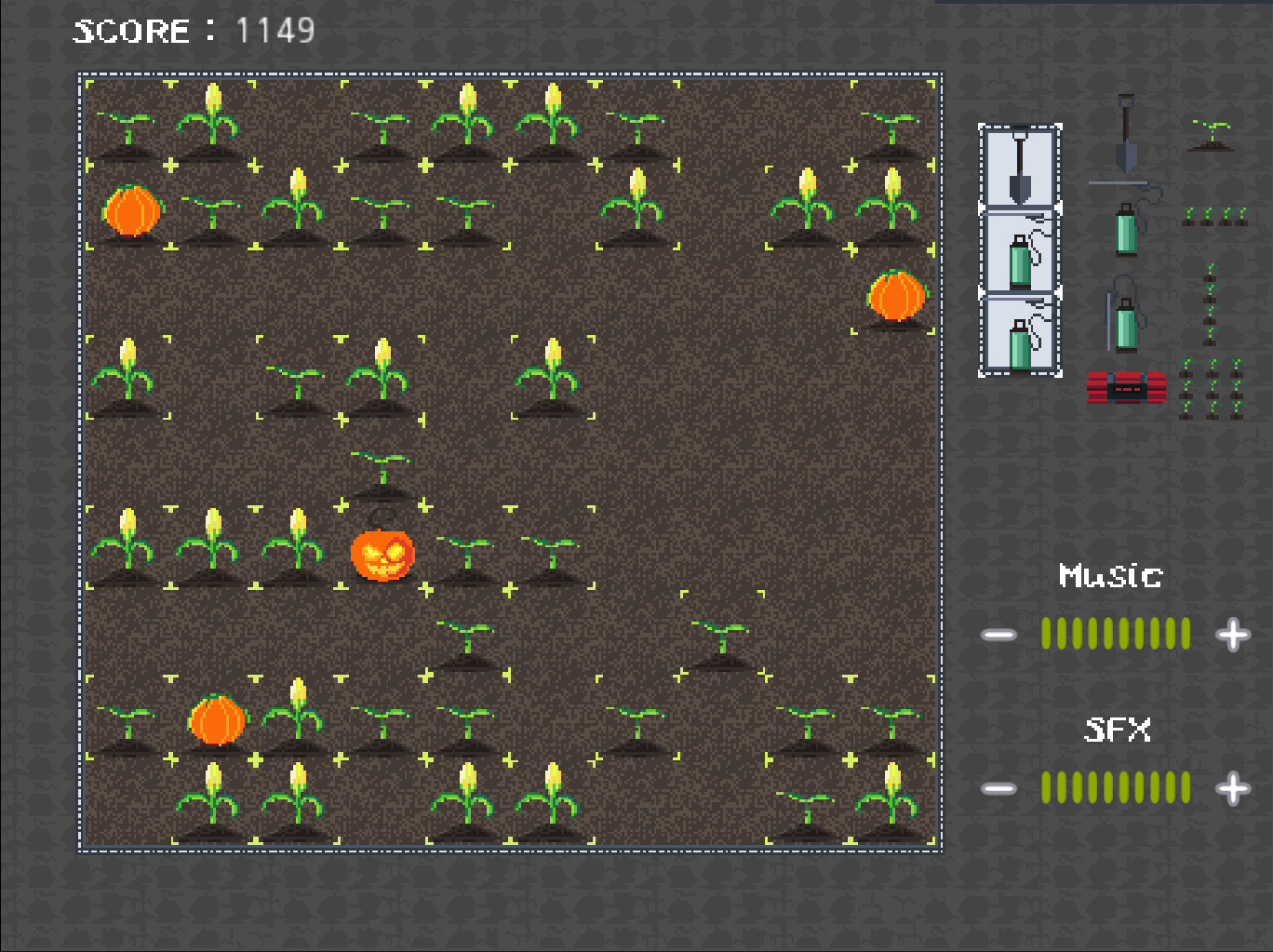
Task: Decrease the SFX volume with the minus button
Action: (999, 787)
